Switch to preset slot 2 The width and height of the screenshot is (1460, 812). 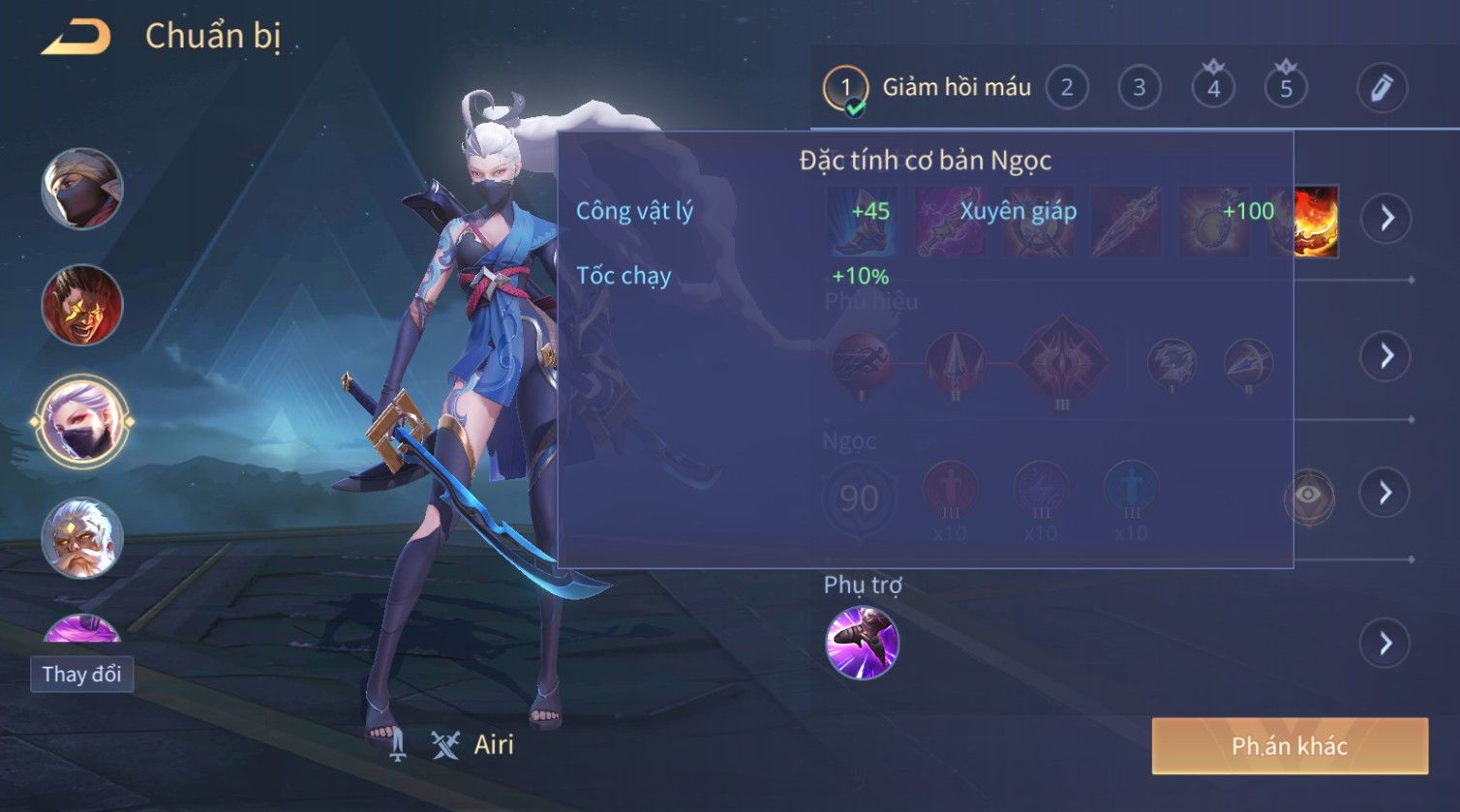click(1066, 88)
